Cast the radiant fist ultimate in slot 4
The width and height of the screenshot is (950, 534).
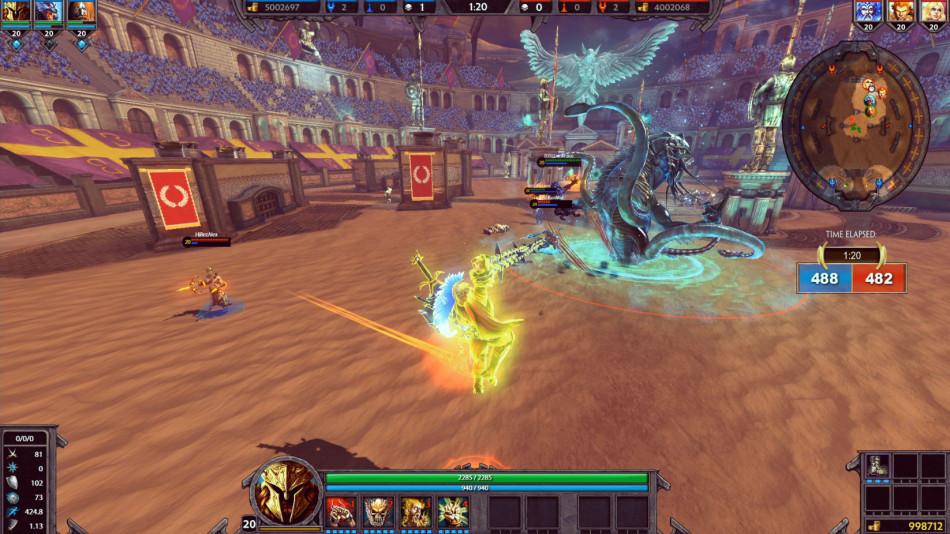click(x=453, y=511)
